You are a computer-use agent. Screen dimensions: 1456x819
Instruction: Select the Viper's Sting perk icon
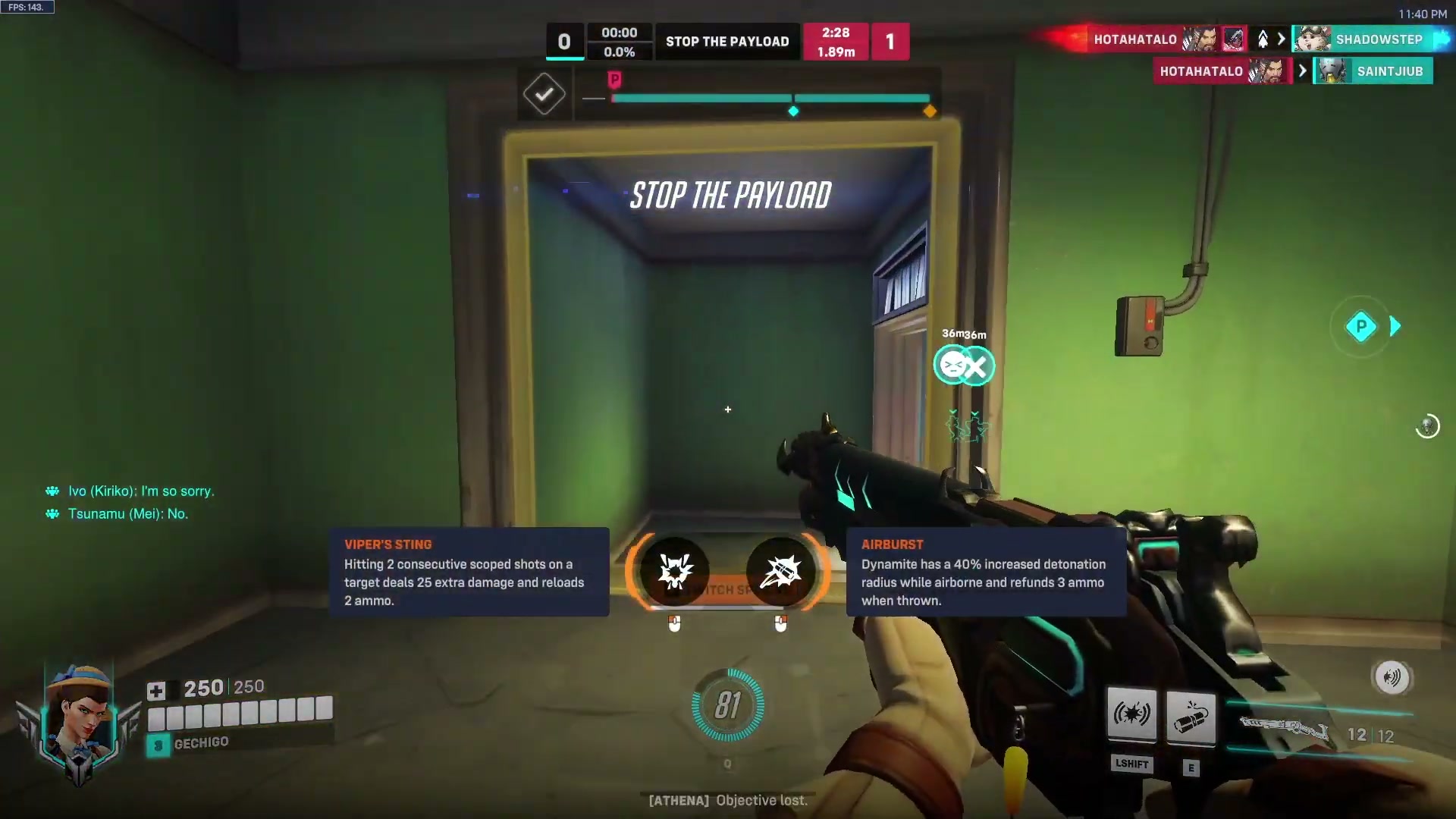(x=675, y=570)
